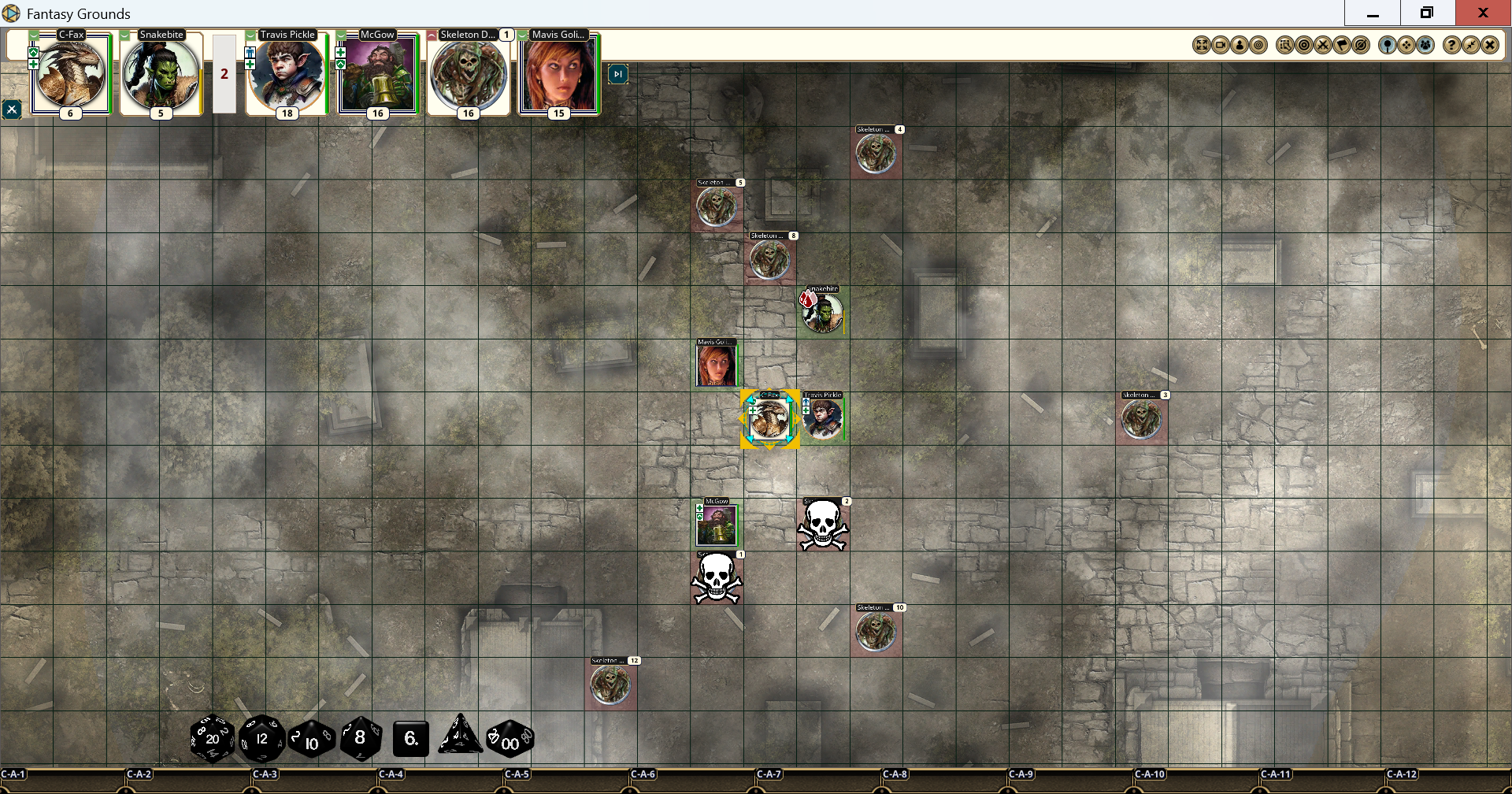
Task: Click the crossed swords combat tracker button
Action: tap(1323, 45)
